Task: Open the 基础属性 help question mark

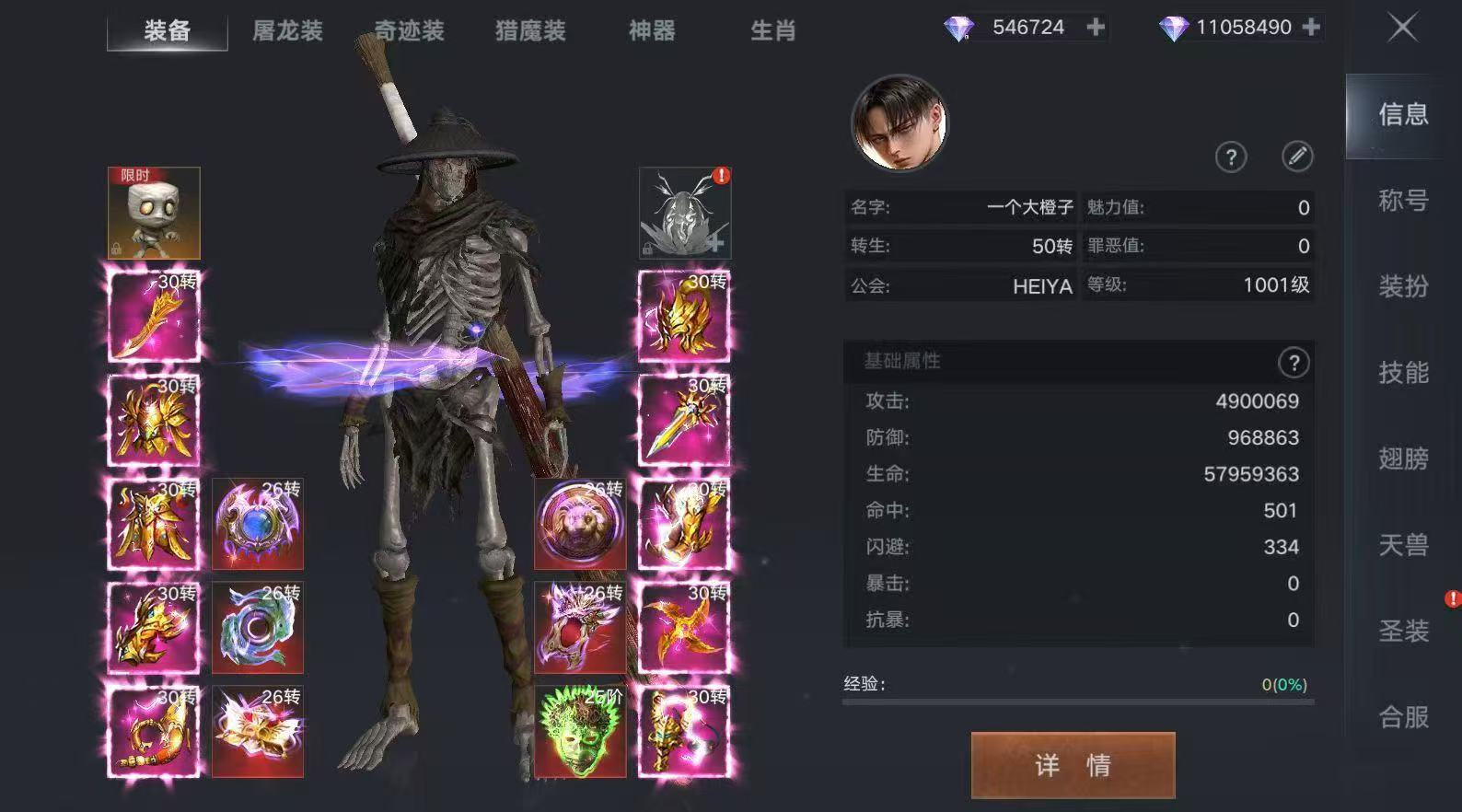Action: pyautogui.click(x=1294, y=363)
